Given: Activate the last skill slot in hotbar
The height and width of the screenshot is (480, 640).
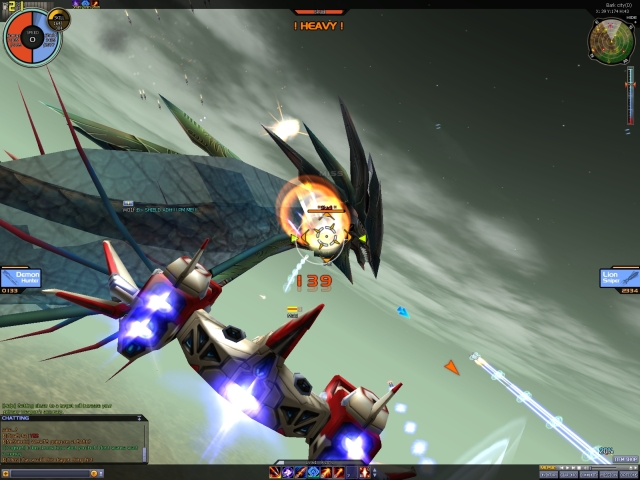Looking at the screenshot, I should pos(364,472).
